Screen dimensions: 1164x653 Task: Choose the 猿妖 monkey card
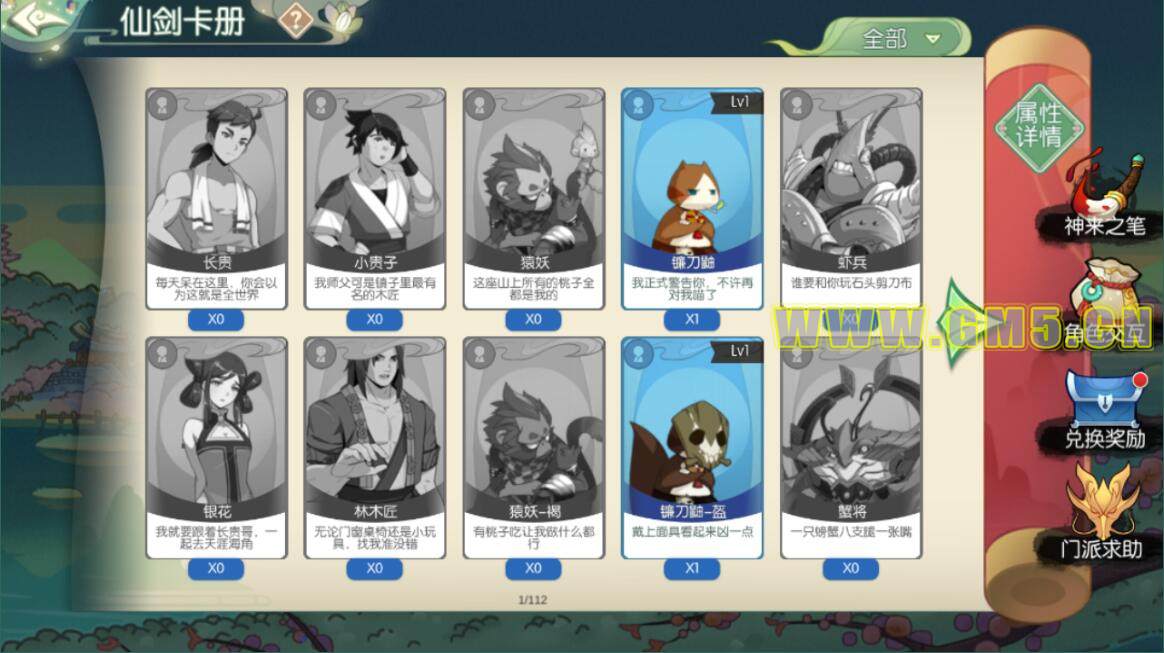pyautogui.click(x=534, y=195)
